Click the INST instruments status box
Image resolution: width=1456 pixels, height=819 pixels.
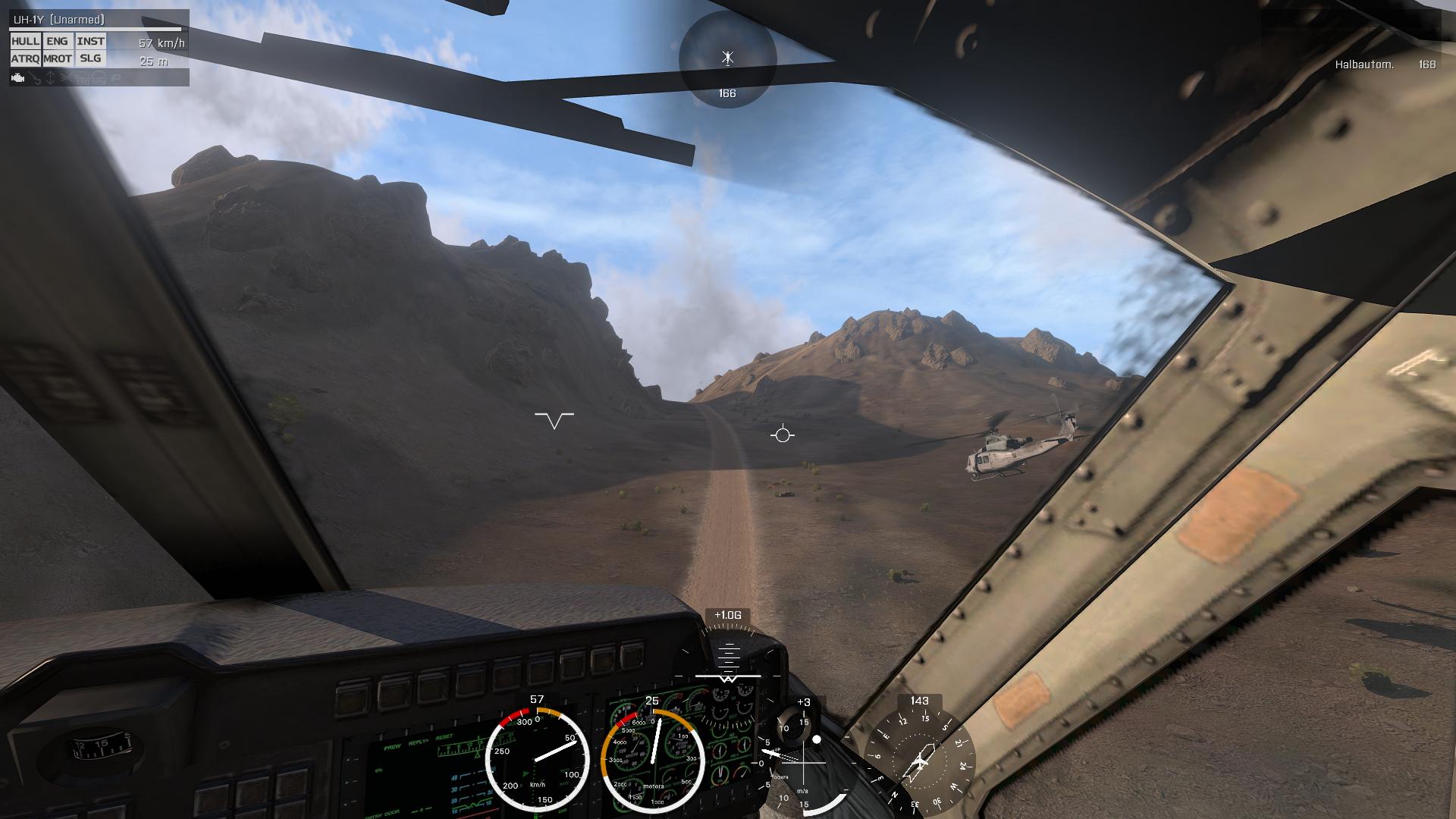click(x=90, y=41)
